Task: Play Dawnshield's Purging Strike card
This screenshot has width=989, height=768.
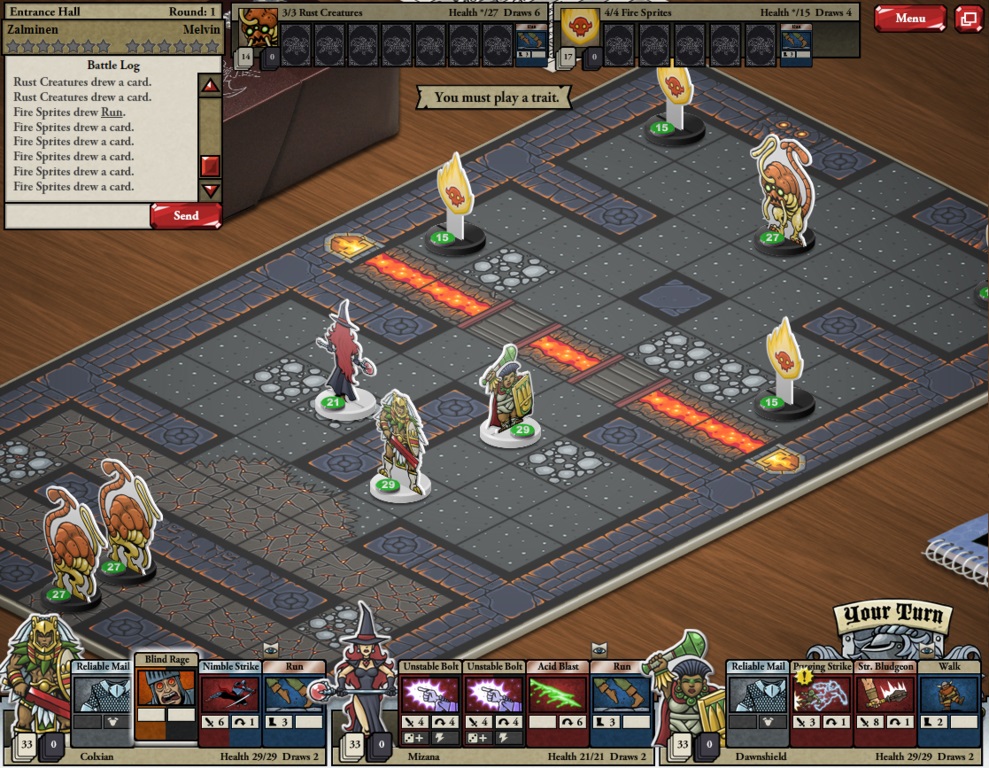Action: tap(822, 702)
